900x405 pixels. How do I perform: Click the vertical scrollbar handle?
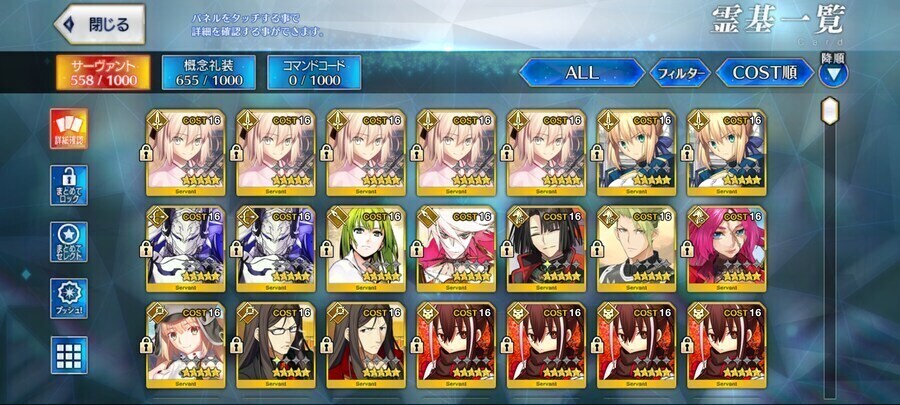pyautogui.click(x=830, y=110)
